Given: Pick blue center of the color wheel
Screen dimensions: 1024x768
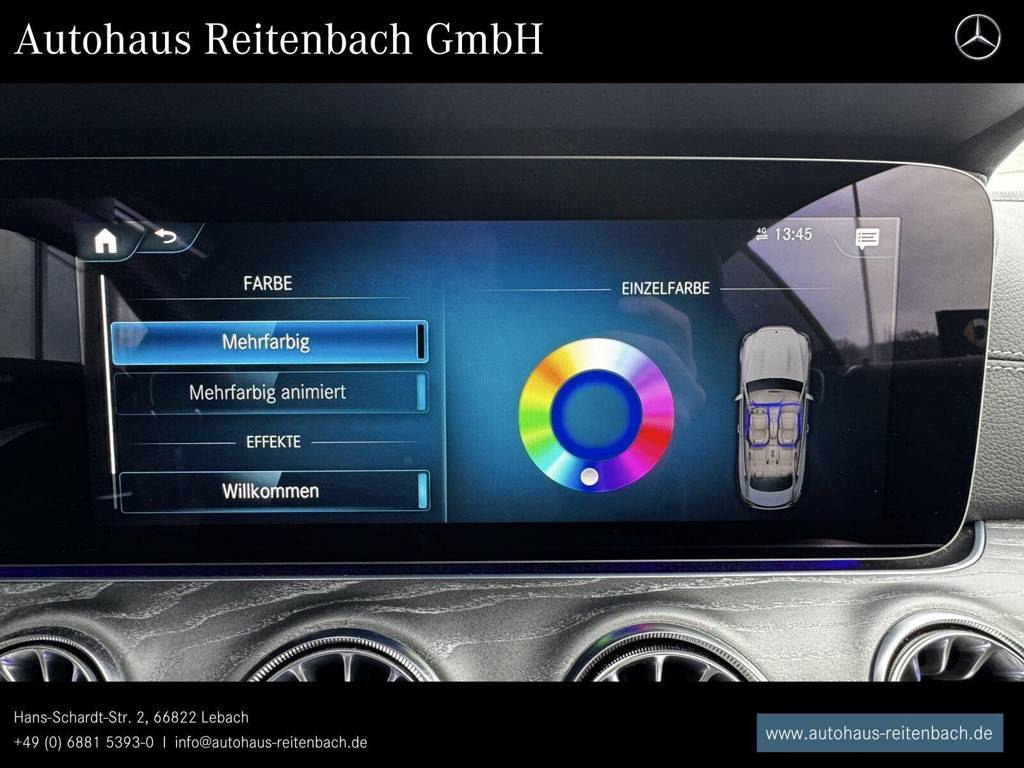Looking at the screenshot, I should (x=596, y=414).
